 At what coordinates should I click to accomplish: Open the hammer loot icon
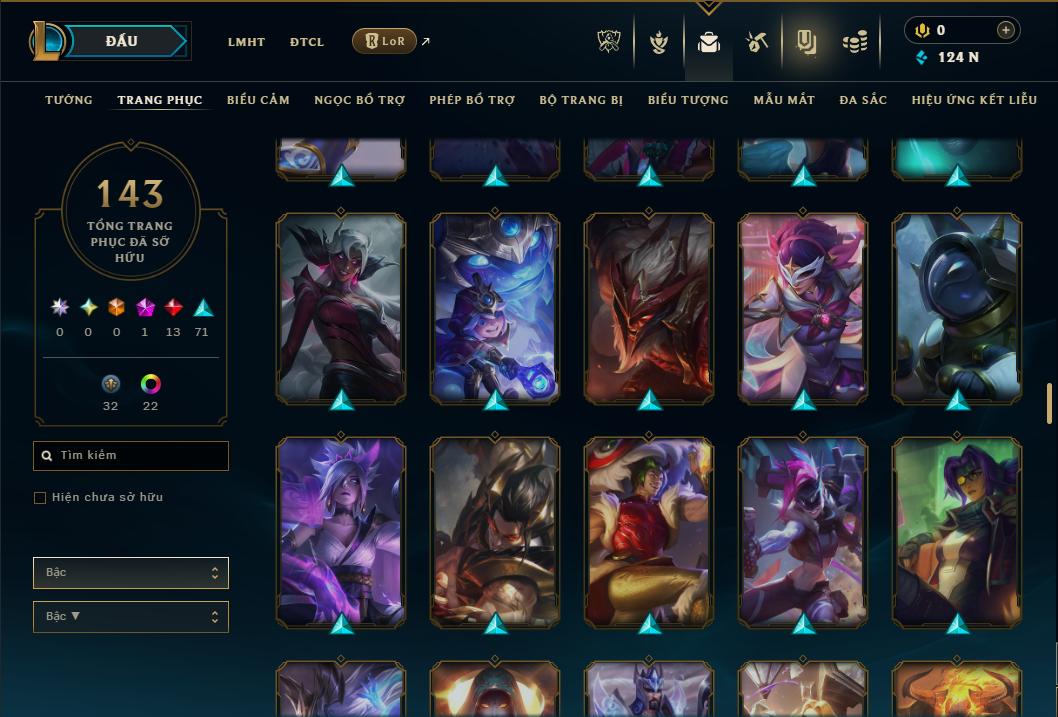pos(757,42)
